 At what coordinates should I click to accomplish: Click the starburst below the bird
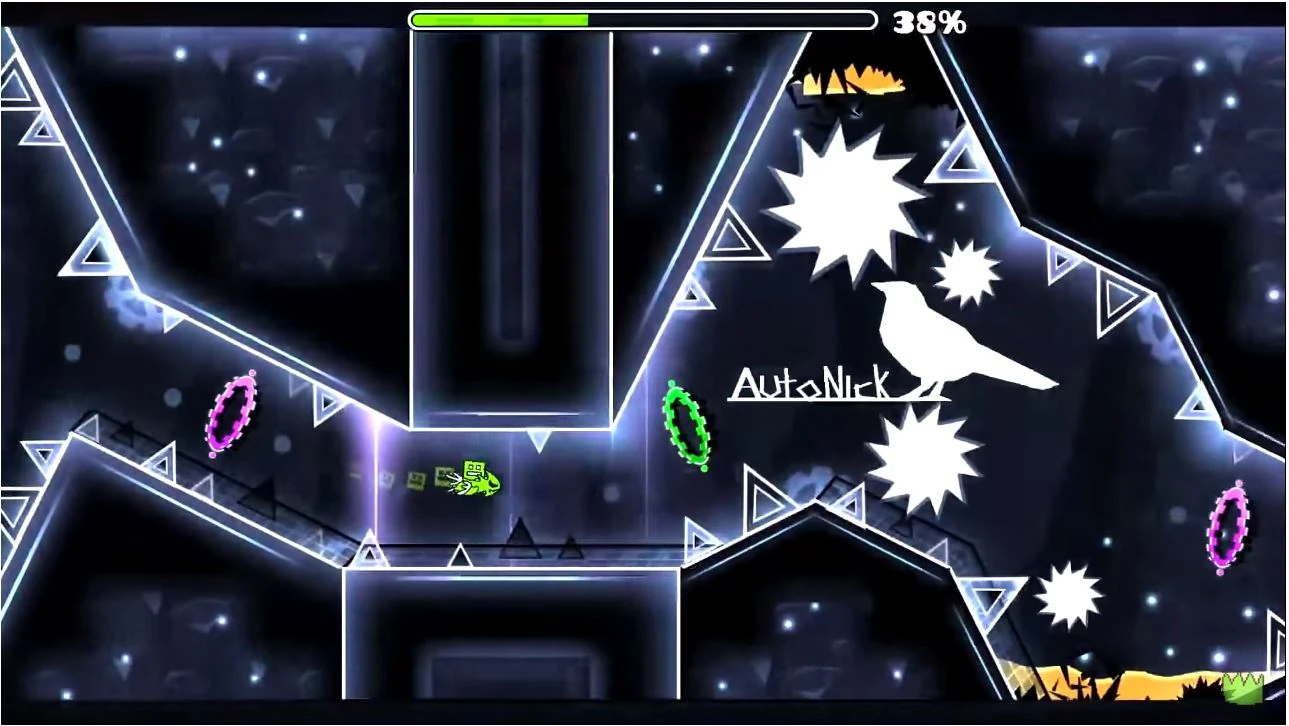pos(921,455)
